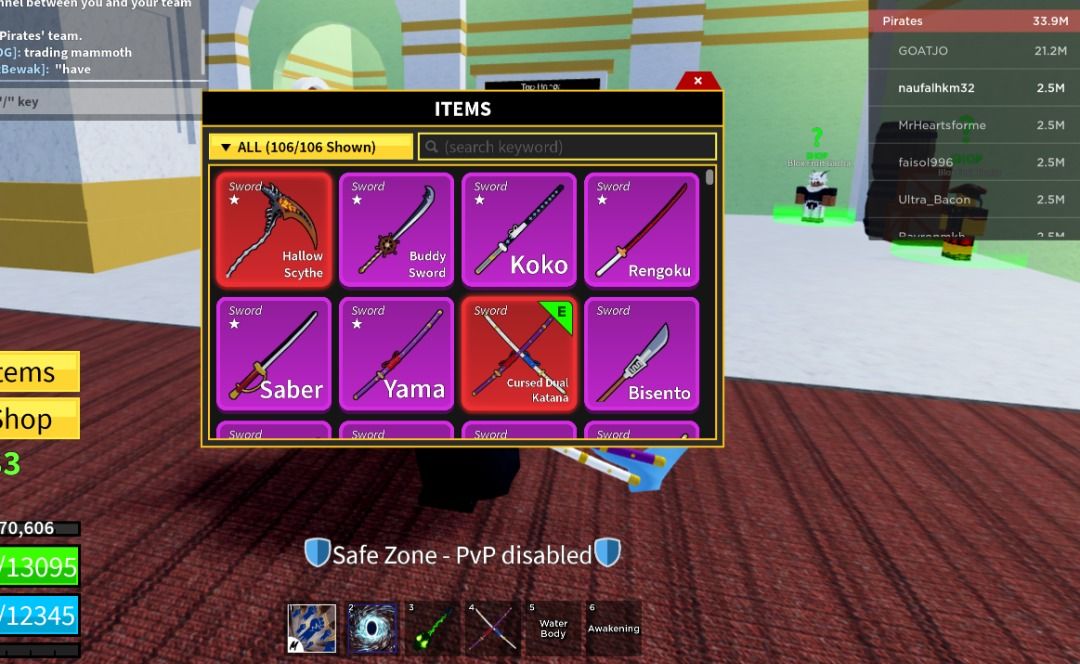1080x664 pixels.
Task: Pick the Rengoku sword
Action: tap(642, 230)
